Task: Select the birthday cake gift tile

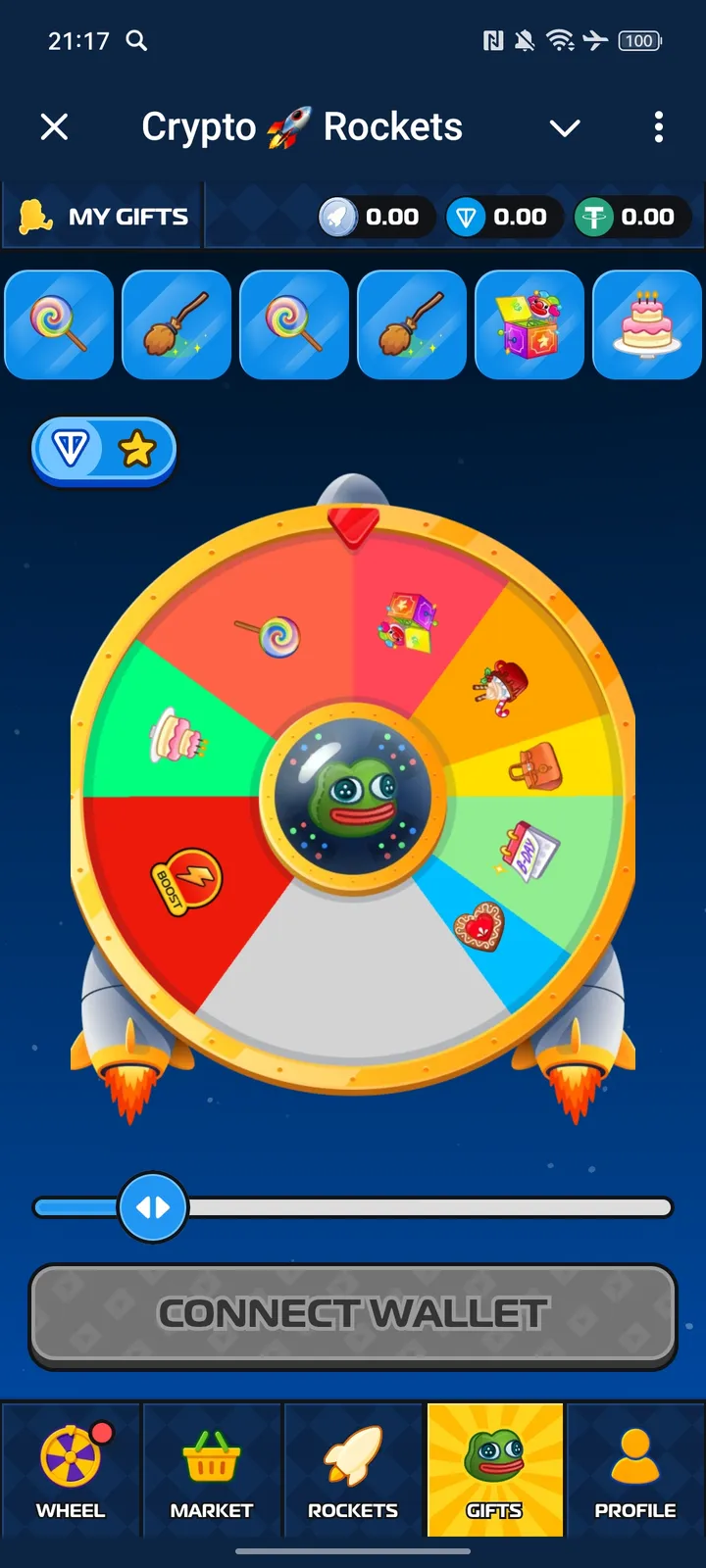Action: coord(647,324)
